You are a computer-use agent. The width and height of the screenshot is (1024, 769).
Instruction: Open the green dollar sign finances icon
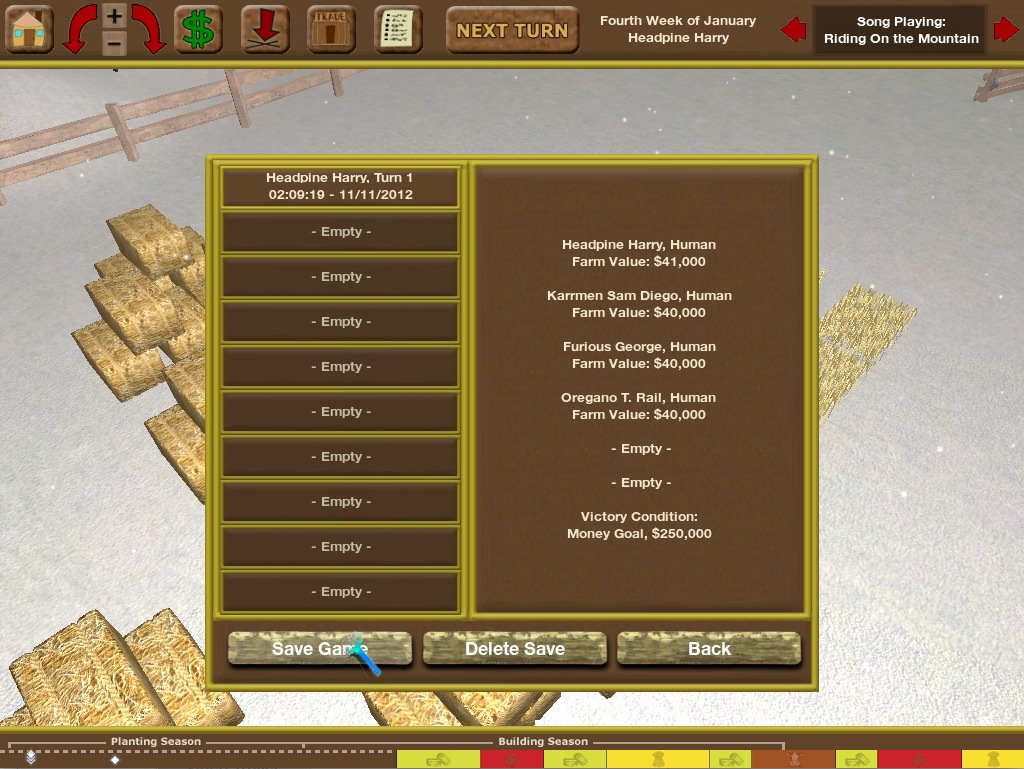click(198, 30)
